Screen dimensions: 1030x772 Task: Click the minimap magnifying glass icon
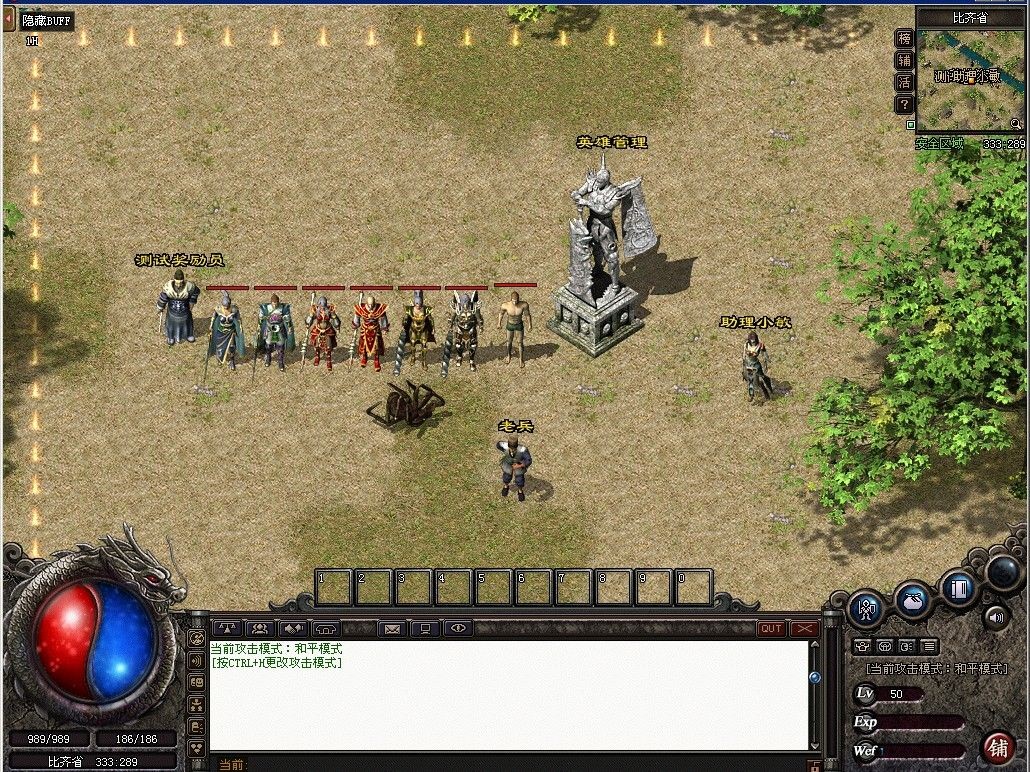point(1016,124)
